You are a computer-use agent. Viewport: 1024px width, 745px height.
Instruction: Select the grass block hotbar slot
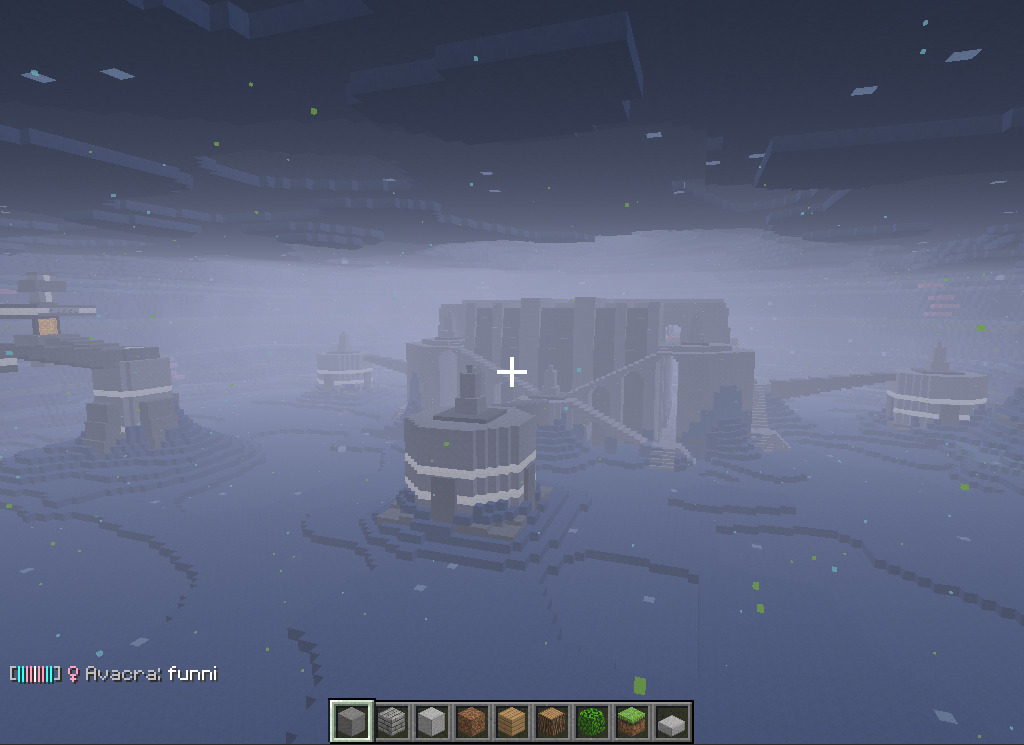click(632, 721)
